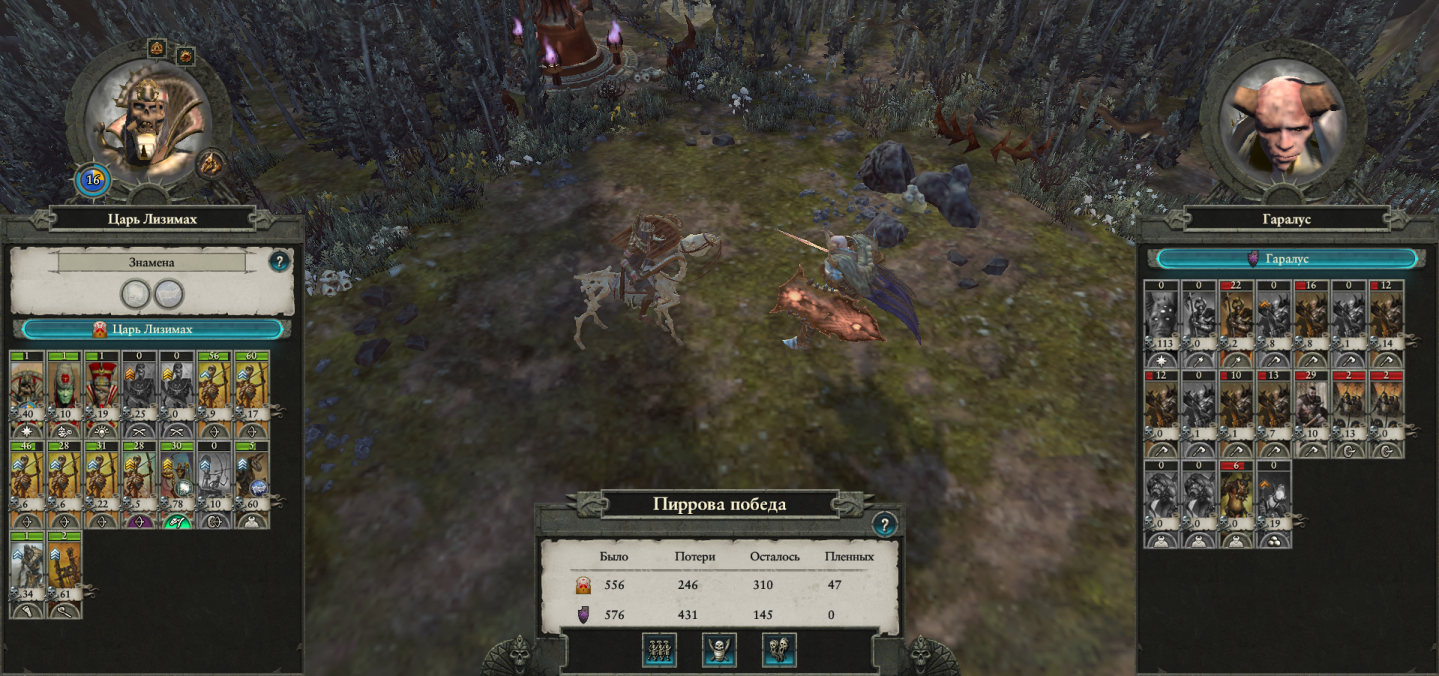This screenshot has width=1439, height=676.
Task: Select the enemy unit card with 22 losses
Action: pos(1235,322)
